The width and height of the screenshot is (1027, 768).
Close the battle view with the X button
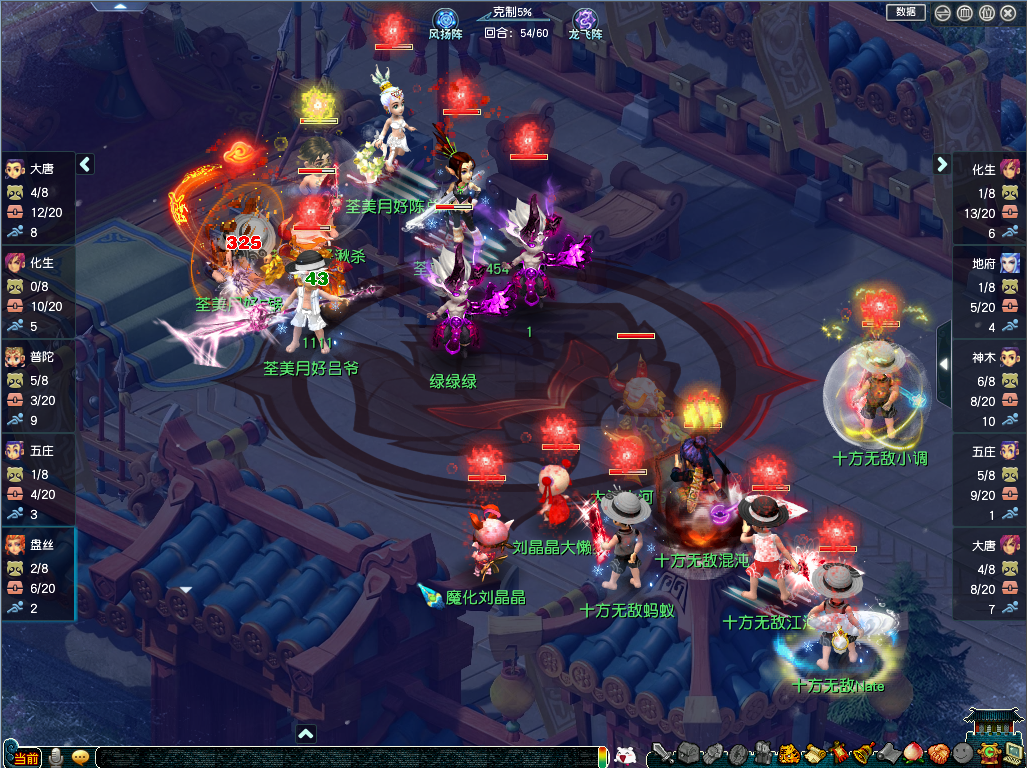1007,13
